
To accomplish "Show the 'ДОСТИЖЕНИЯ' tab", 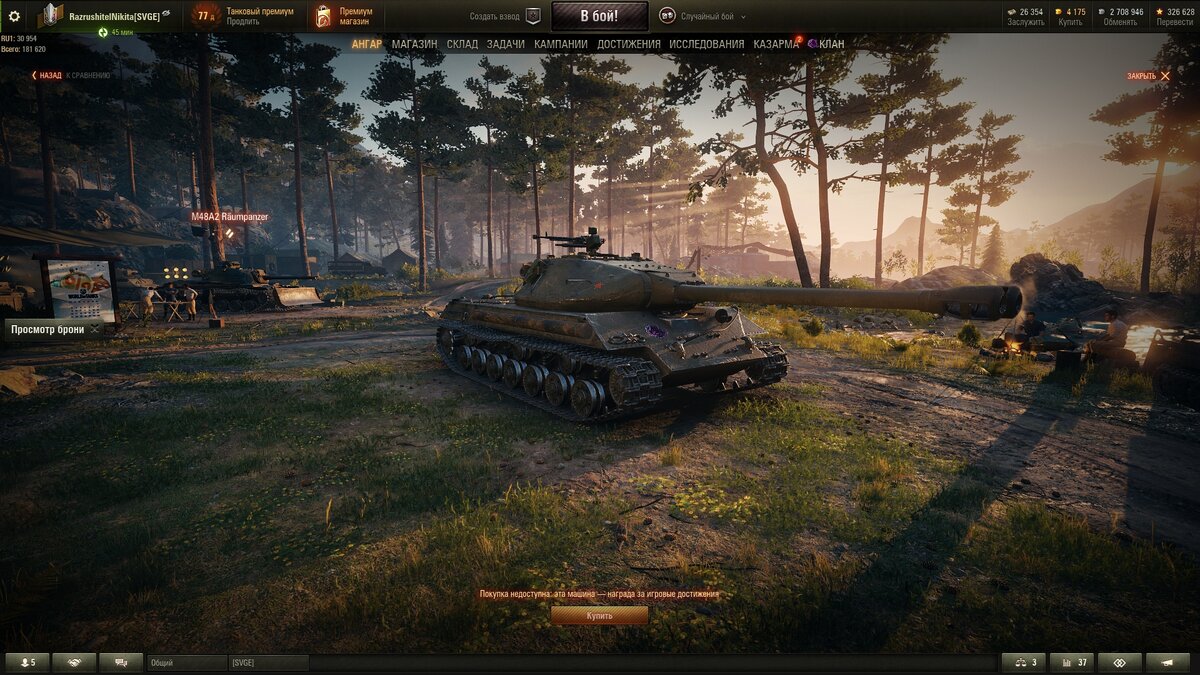I will coord(629,44).
